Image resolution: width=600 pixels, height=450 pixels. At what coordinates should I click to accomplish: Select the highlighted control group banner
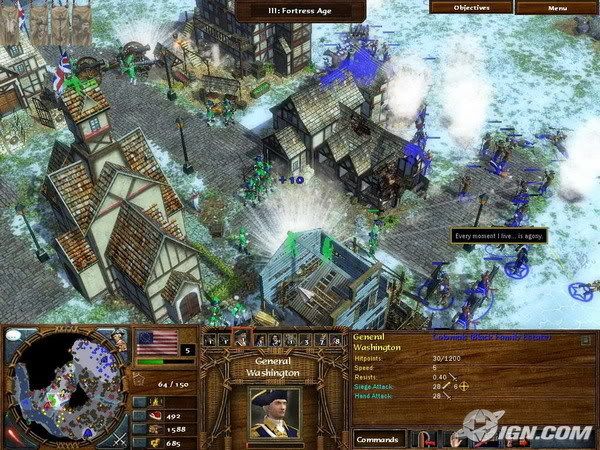240,340
